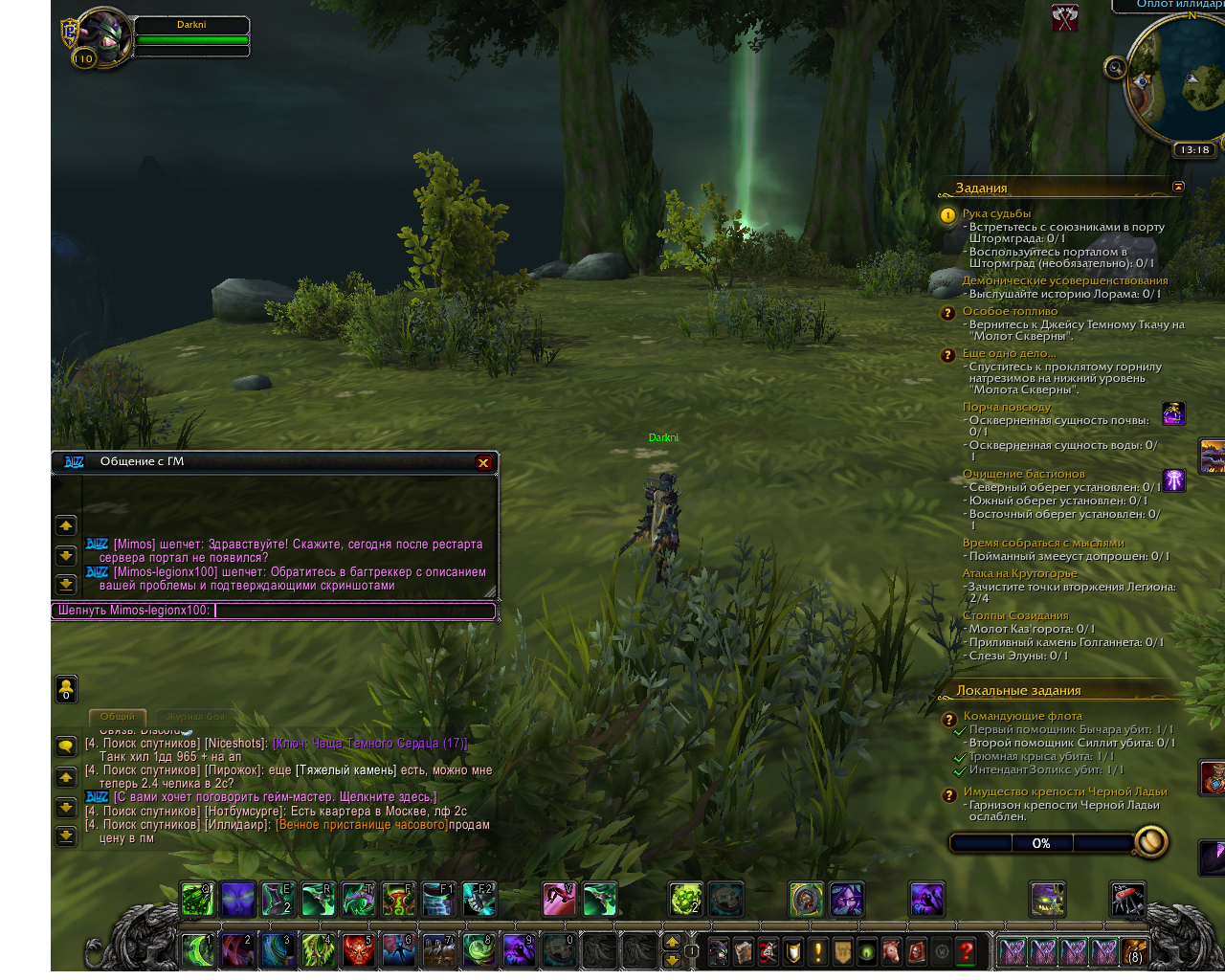The width and height of the screenshot is (1225, 980).
Task: Close the GM chat window
Action: [x=483, y=463]
